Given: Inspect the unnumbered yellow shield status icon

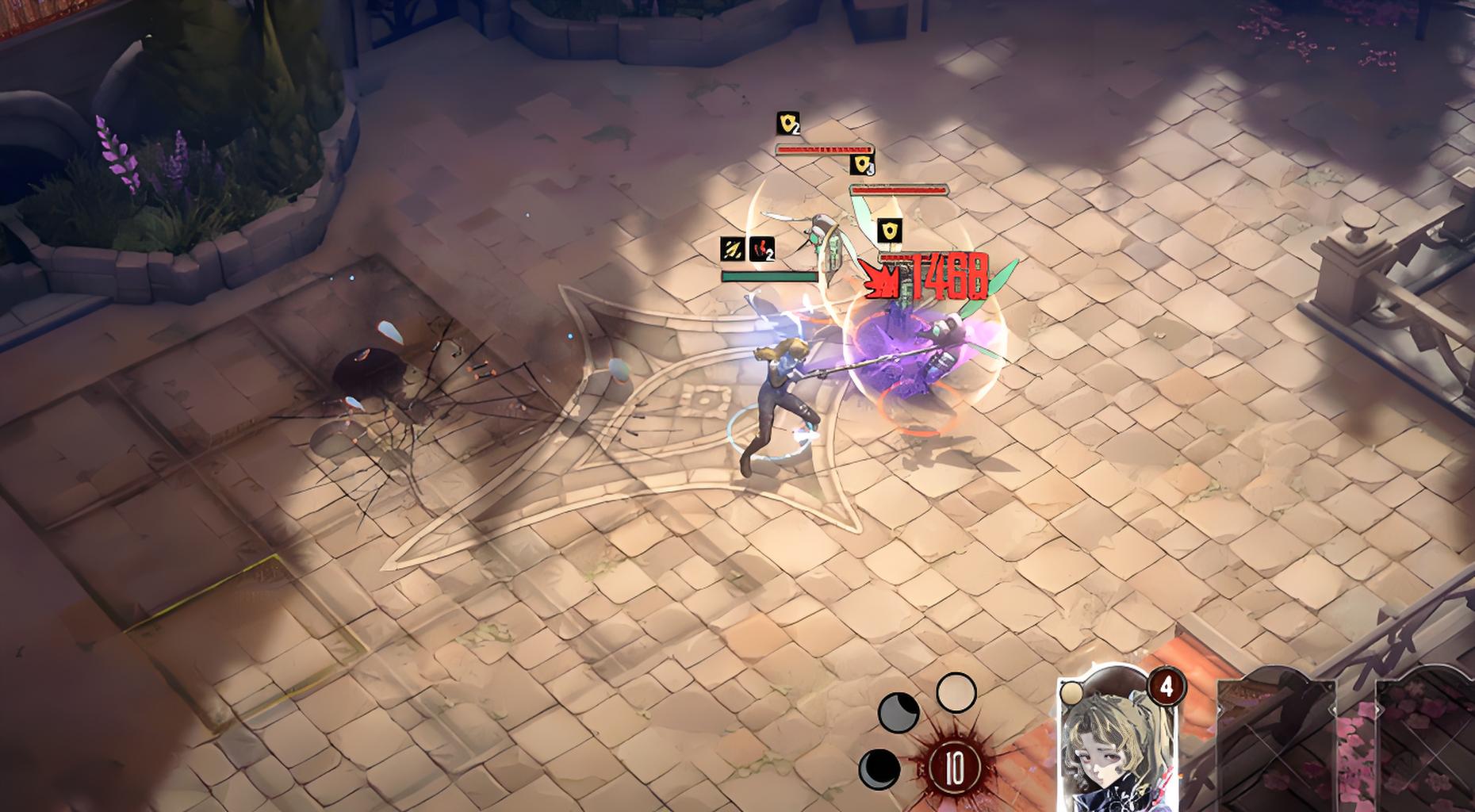Looking at the screenshot, I should (x=890, y=232).
